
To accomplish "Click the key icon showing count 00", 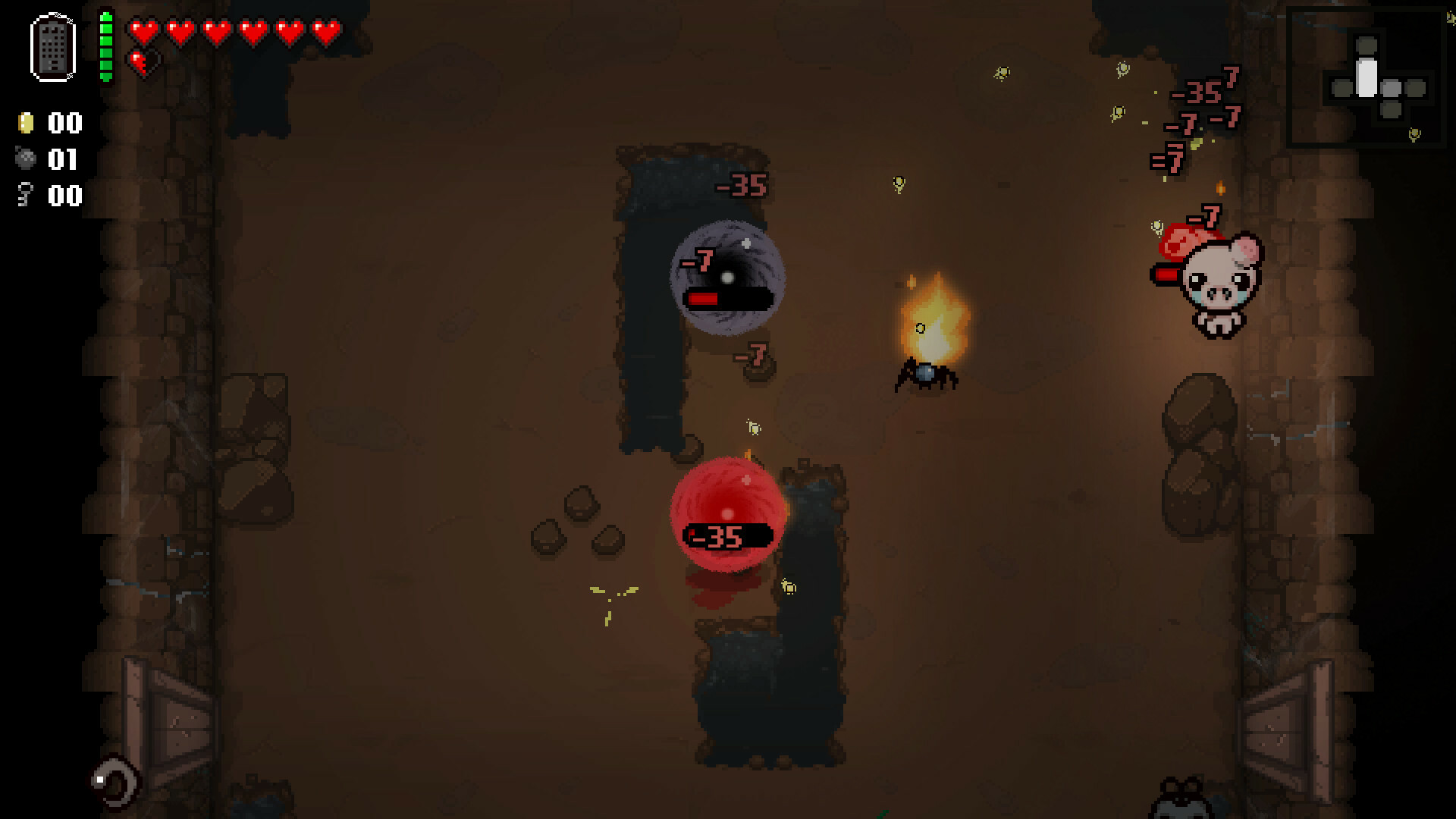I will (25, 196).
